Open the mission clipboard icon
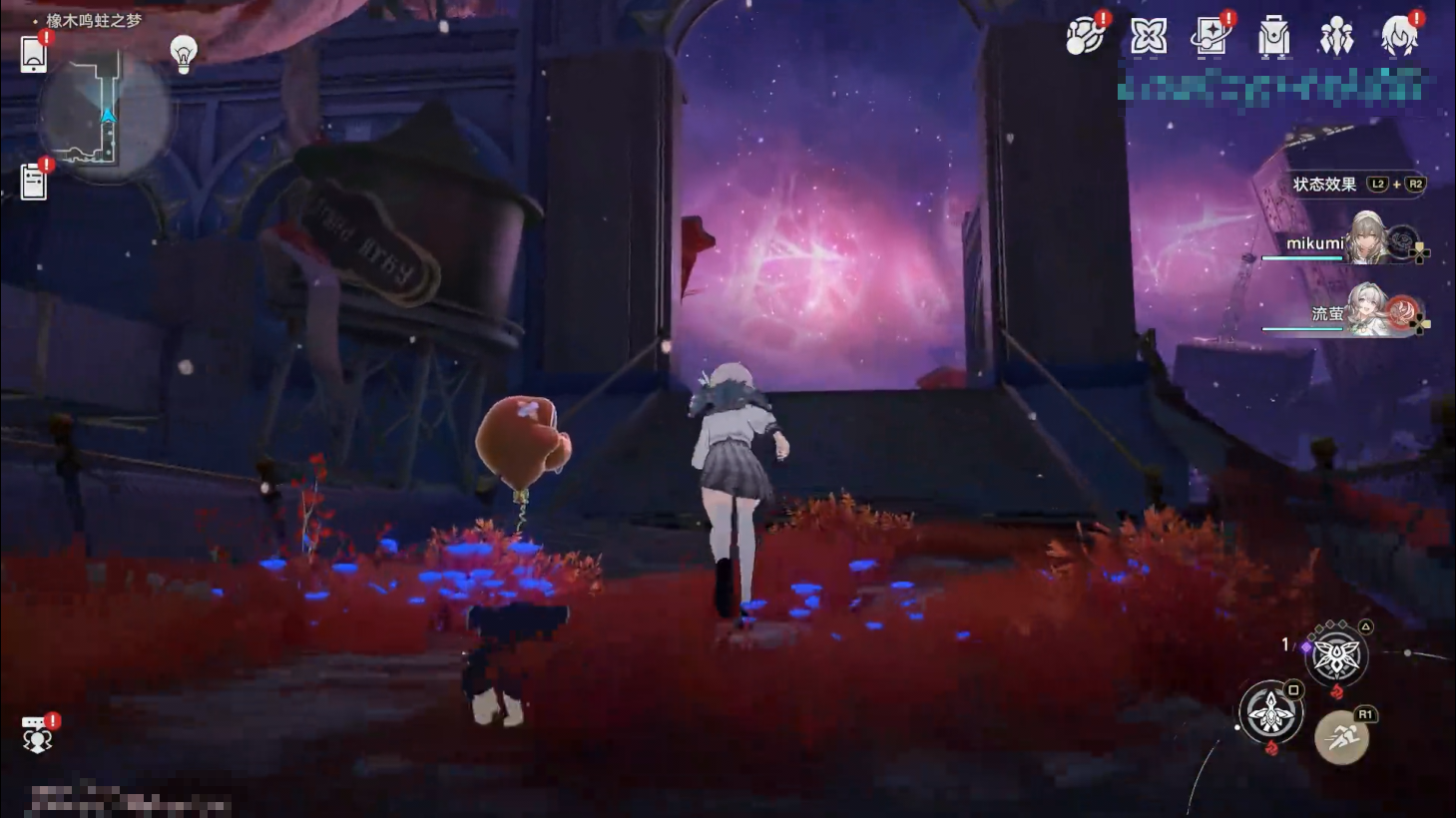 [34, 183]
